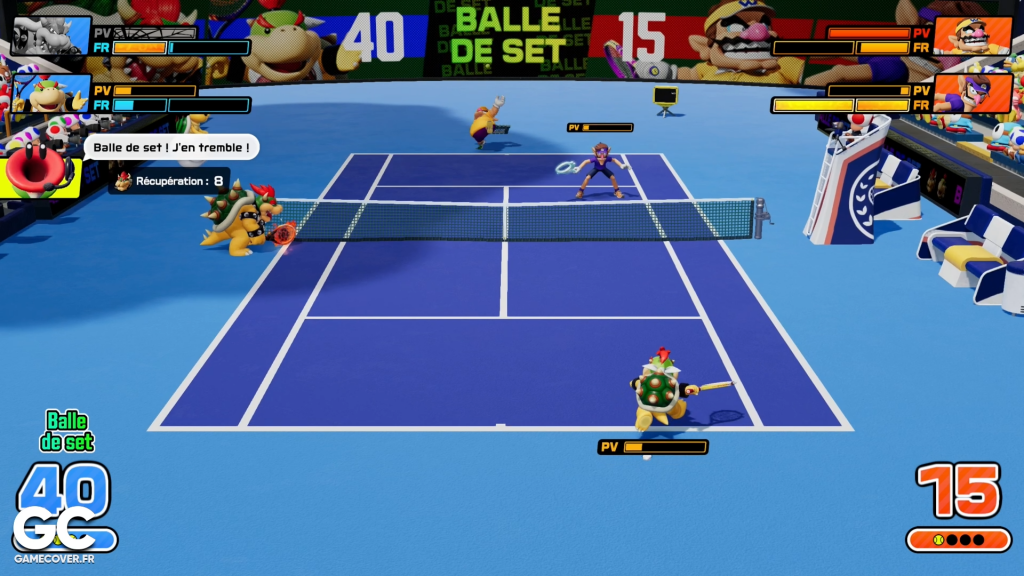Click the Récupération status Bowser icon
This screenshot has height=576, width=1024.
(124, 182)
